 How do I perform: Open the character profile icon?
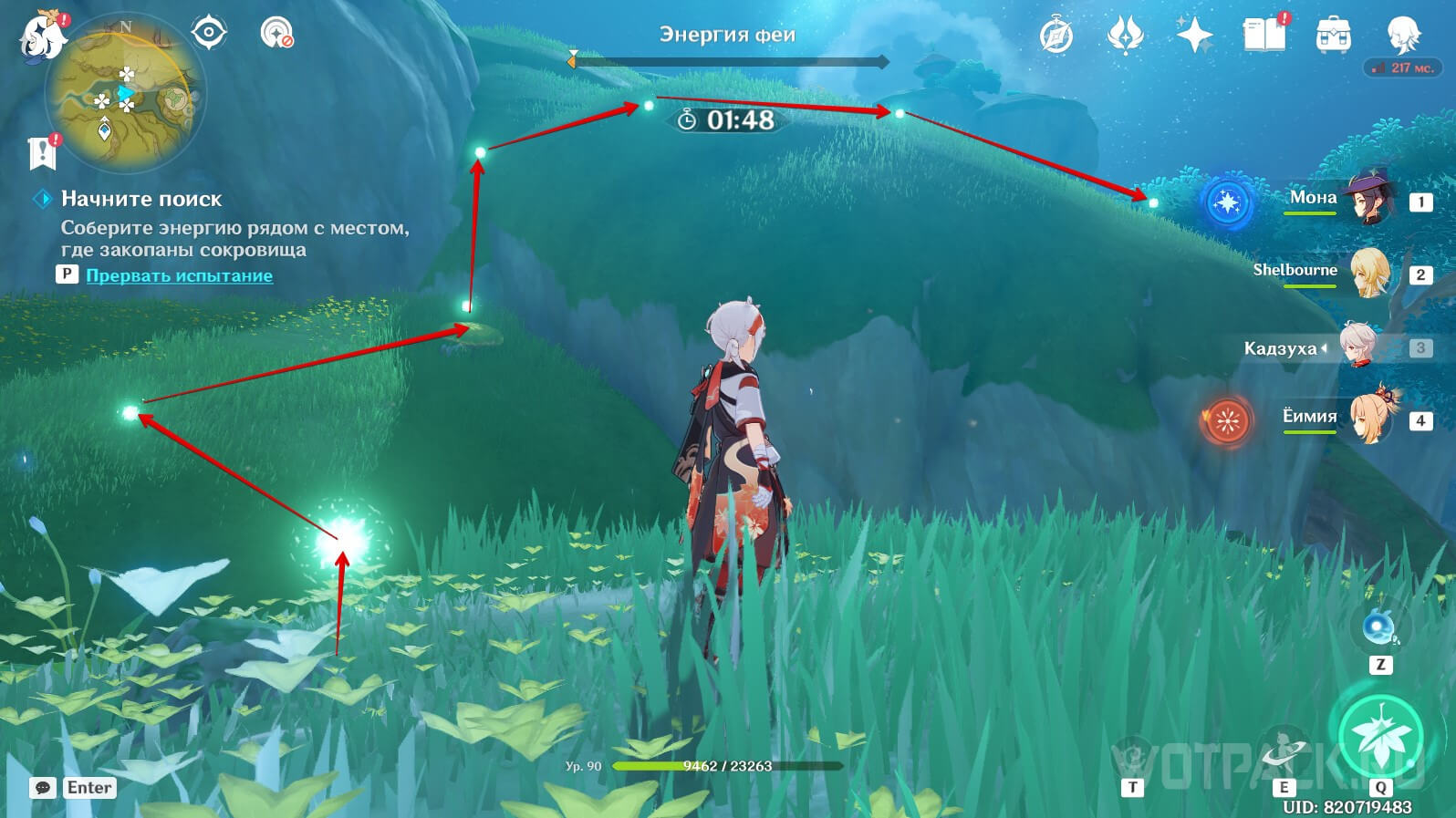(x=1402, y=35)
